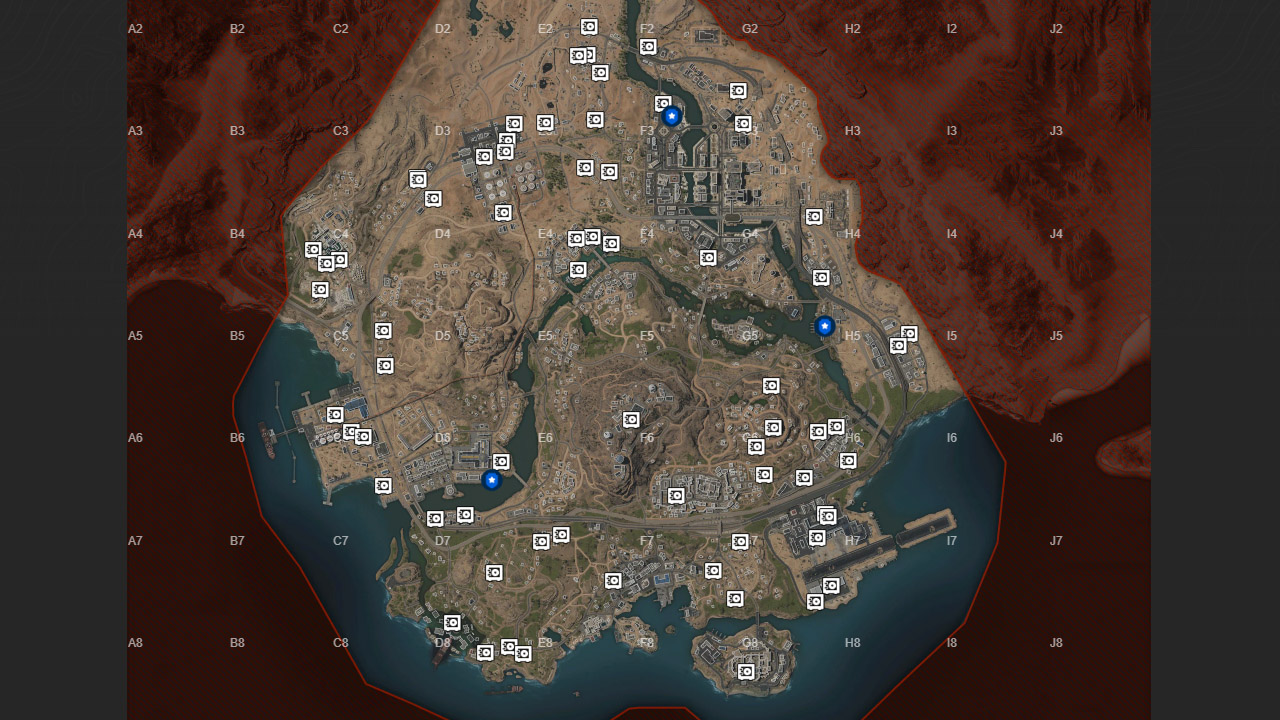Screen dimensions: 1280x720
Task: Select the safe marker on the G8 island
Action: (x=746, y=673)
